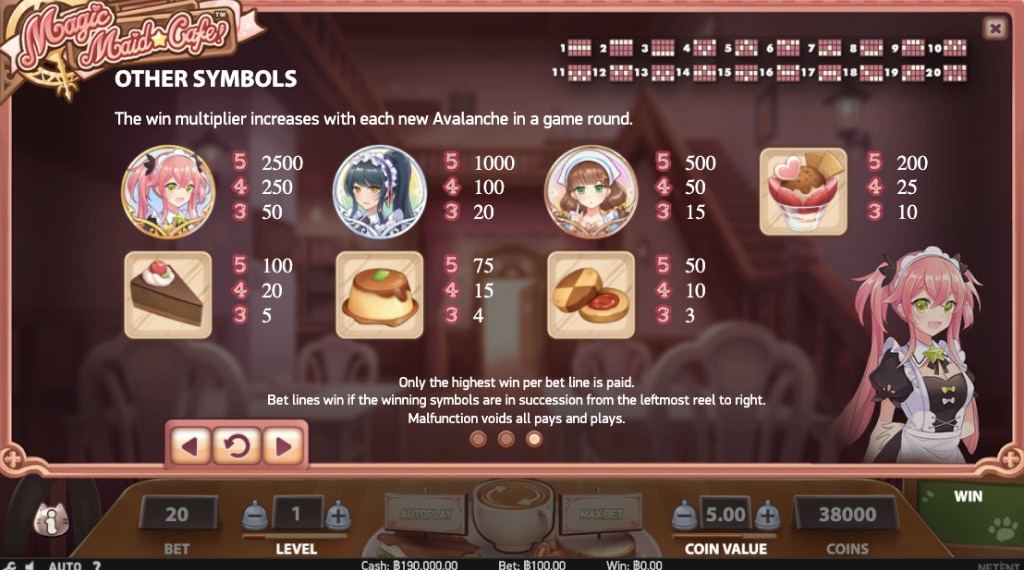The height and width of the screenshot is (570, 1024).
Task: Decrease the bet level
Action: point(256,516)
